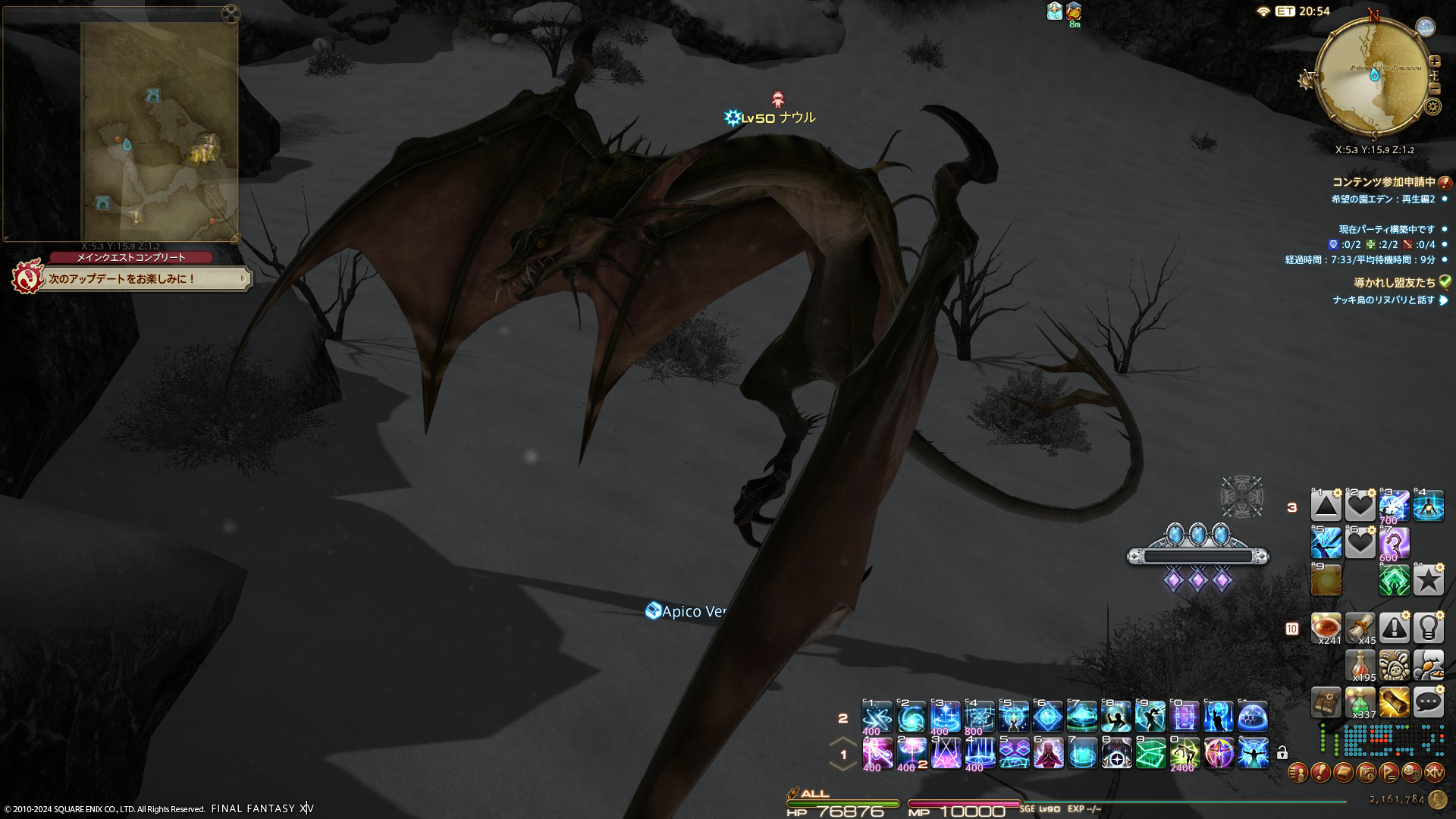Click the snowy weather icon beside the minimap
The width and height of the screenshot is (1456, 819).
coord(1426,27)
